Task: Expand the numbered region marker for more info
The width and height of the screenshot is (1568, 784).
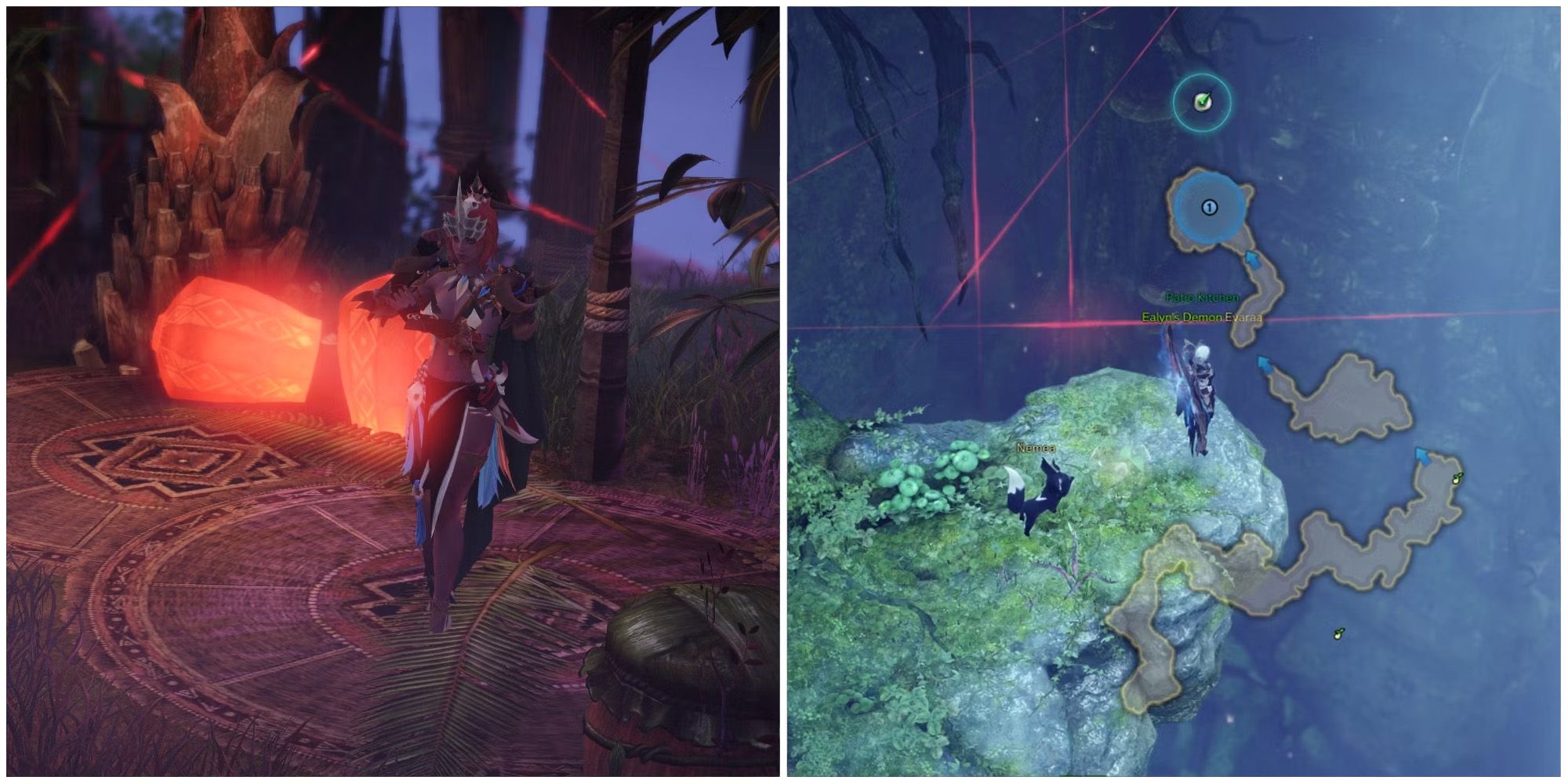Action: tap(1210, 206)
